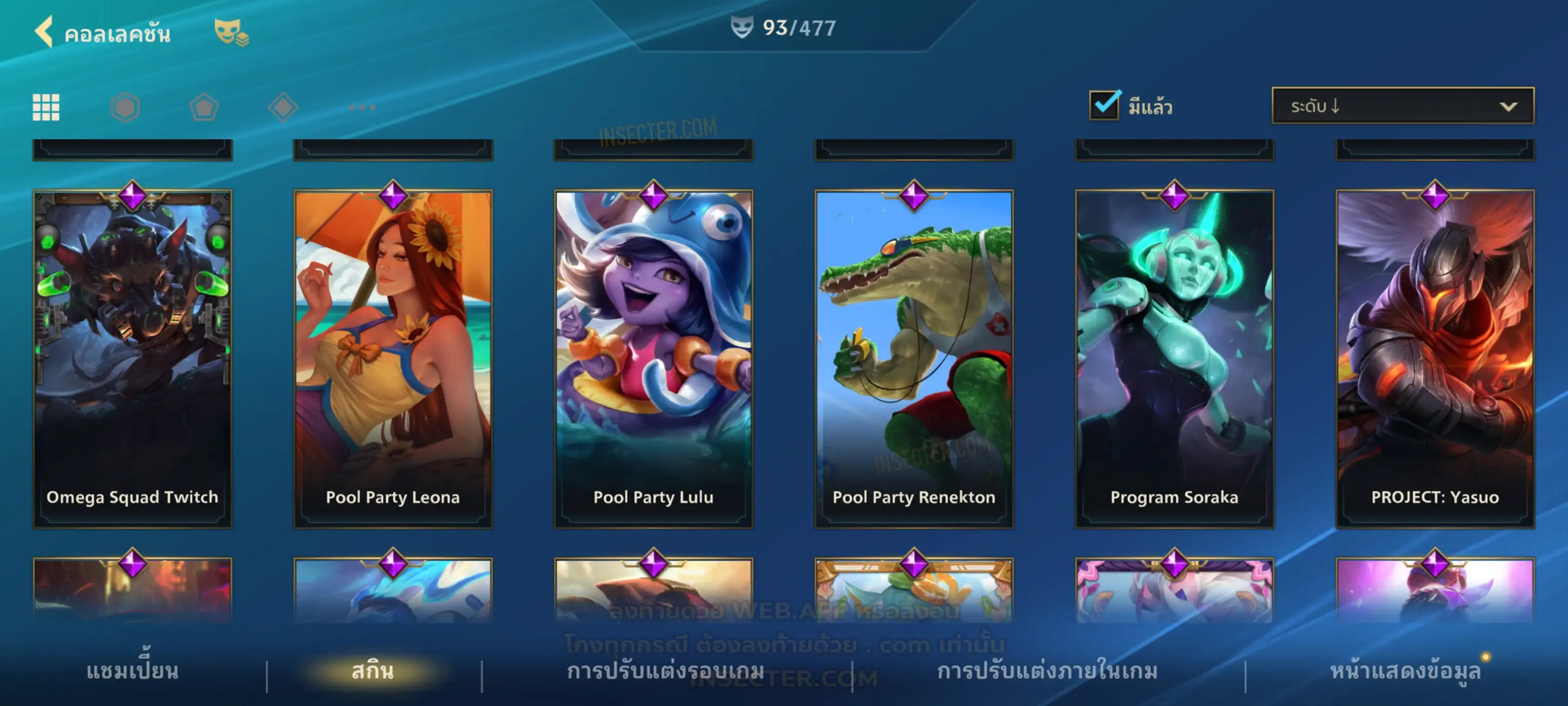Select the Omega Squad Twitch skin card
Image resolution: width=1568 pixels, height=706 pixels.
pos(132,358)
